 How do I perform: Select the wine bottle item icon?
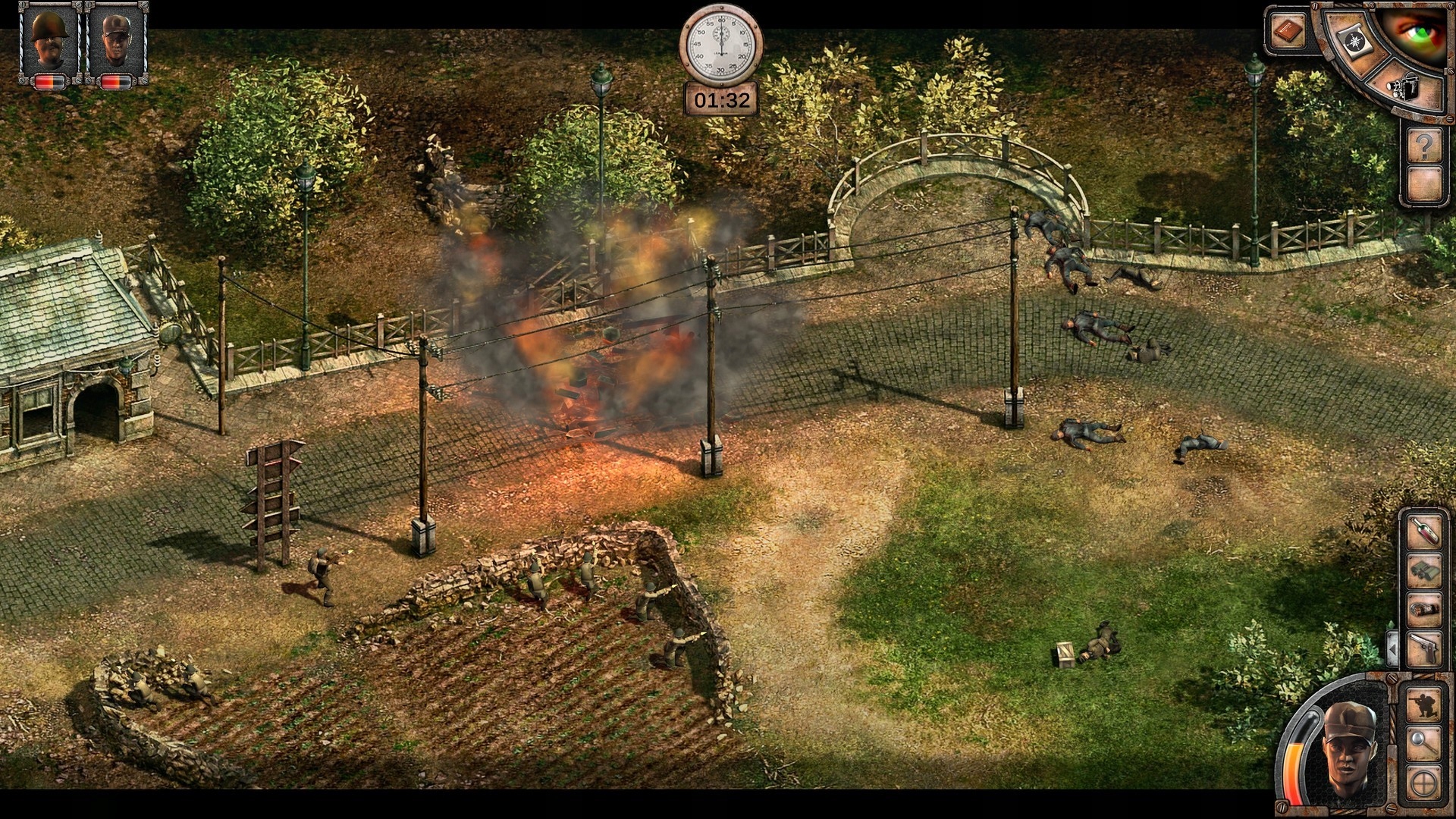tap(1423, 531)
